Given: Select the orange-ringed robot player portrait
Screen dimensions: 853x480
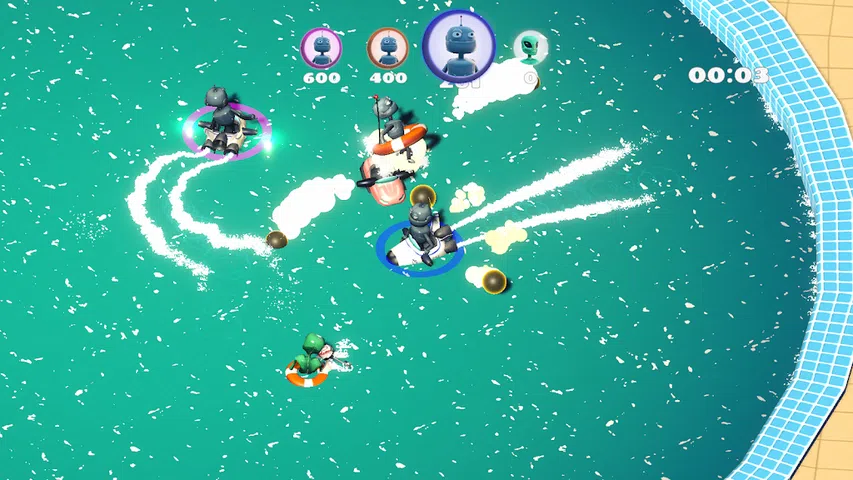Looking at the screenshot, I should coord(387,46).
